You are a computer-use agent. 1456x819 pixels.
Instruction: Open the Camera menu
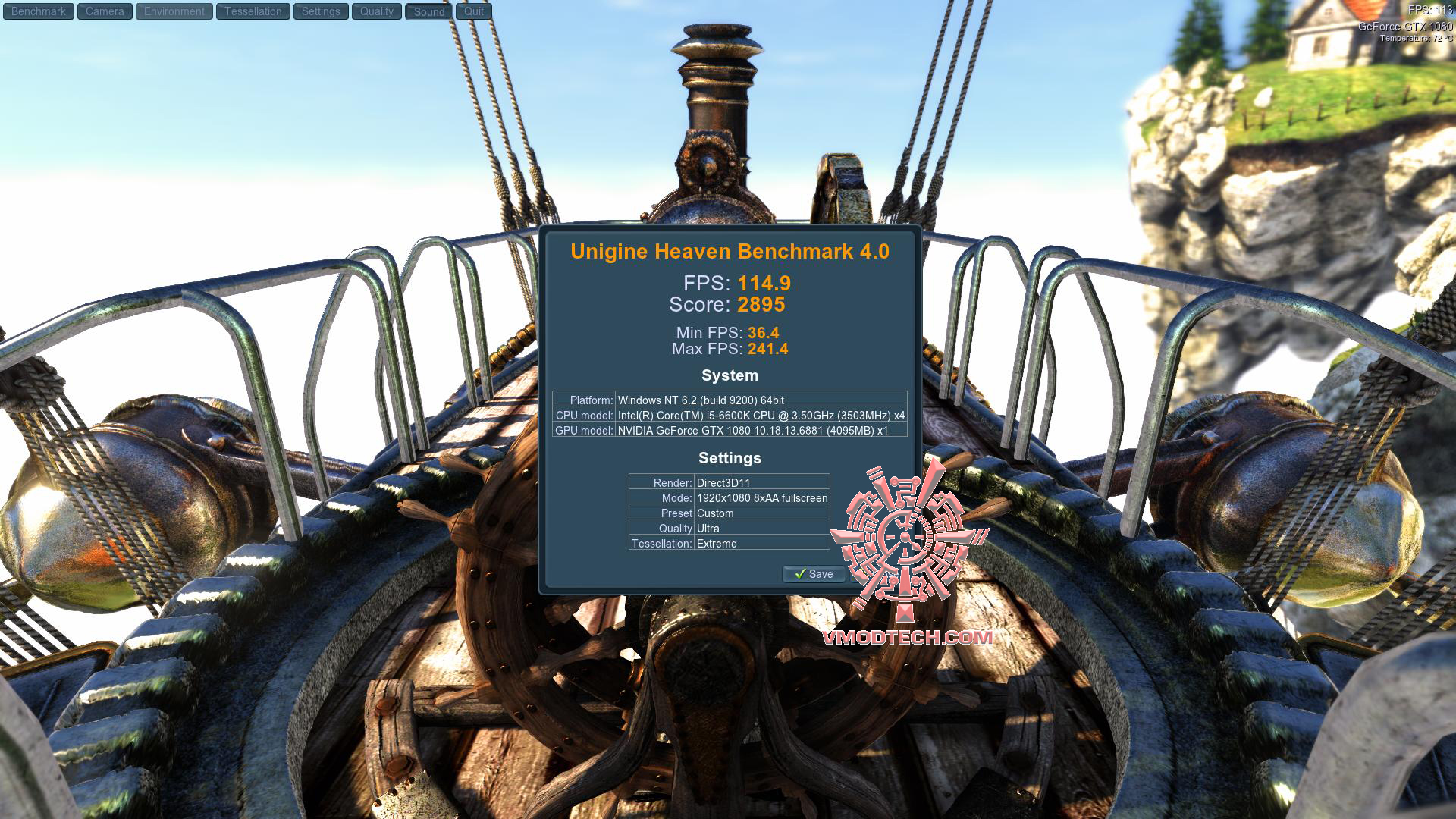point(105,11)
